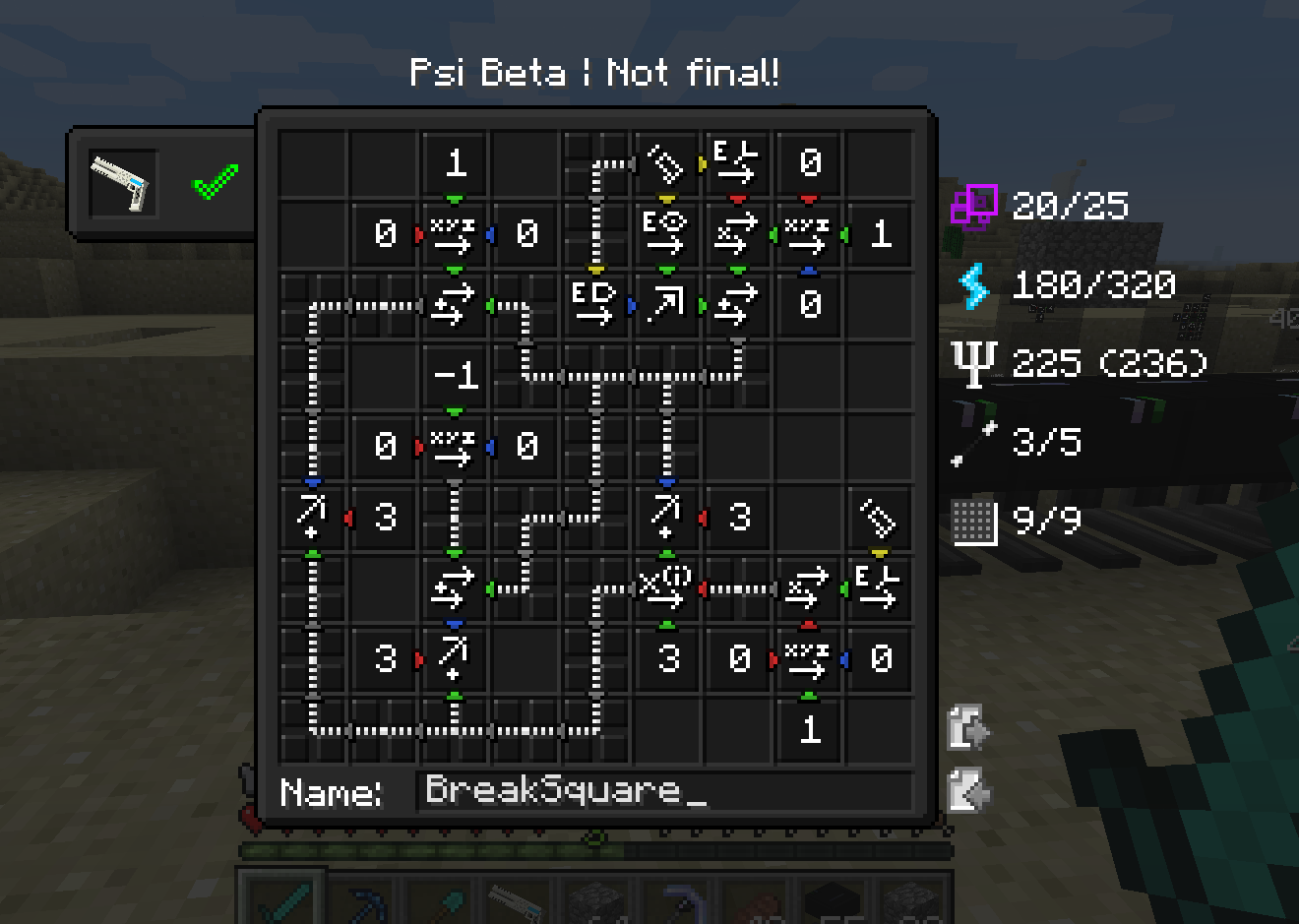This screenshot has height=924, width=1299.
Task: Click the purple complexity icon showing 20/25
Action: click(x=972, y=205)
